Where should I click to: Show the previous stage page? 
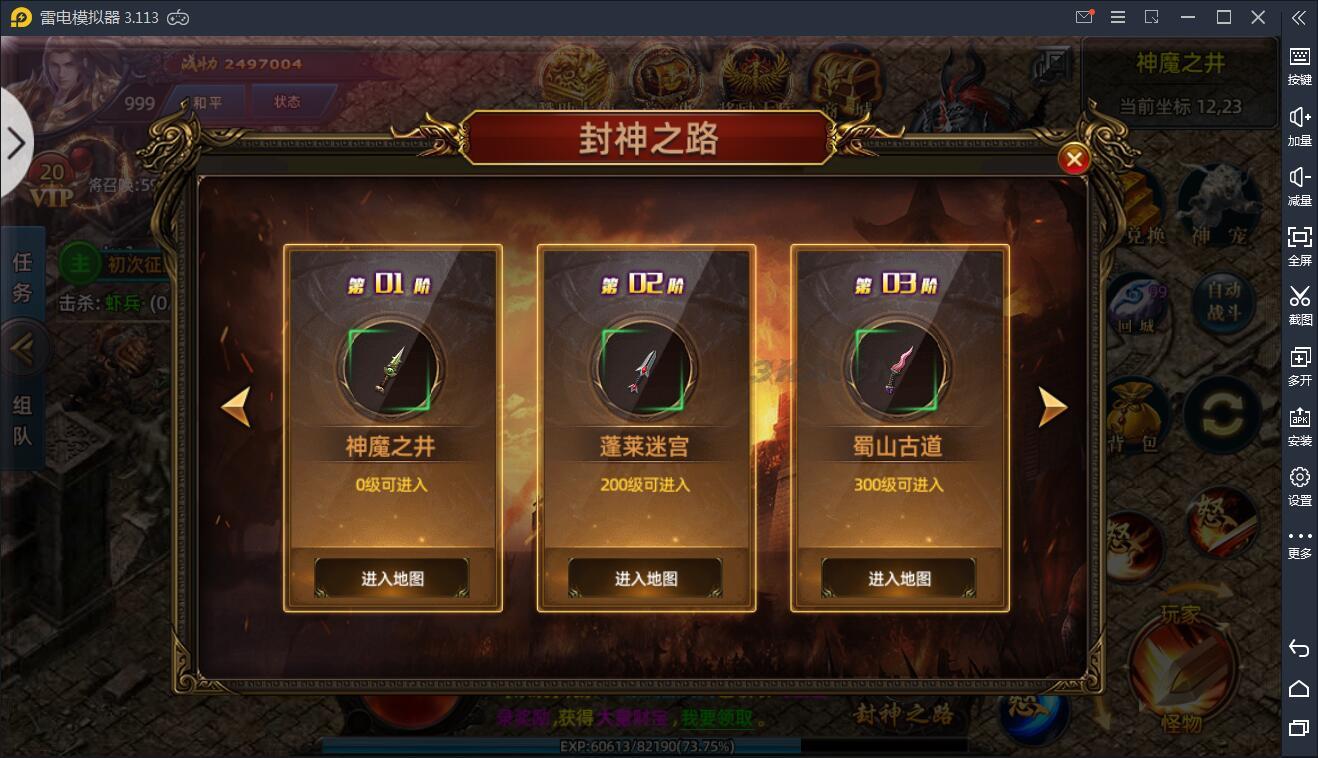pyautogui.click(x=236, y=407)
